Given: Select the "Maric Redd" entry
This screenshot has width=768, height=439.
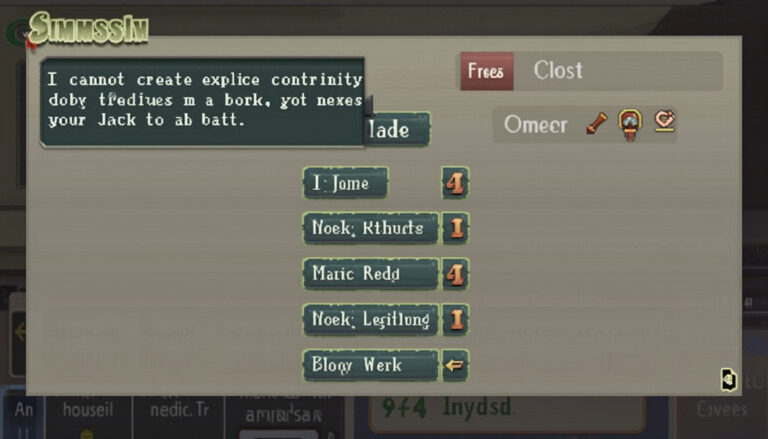Looking at the screenshot, I should [370, 273].
